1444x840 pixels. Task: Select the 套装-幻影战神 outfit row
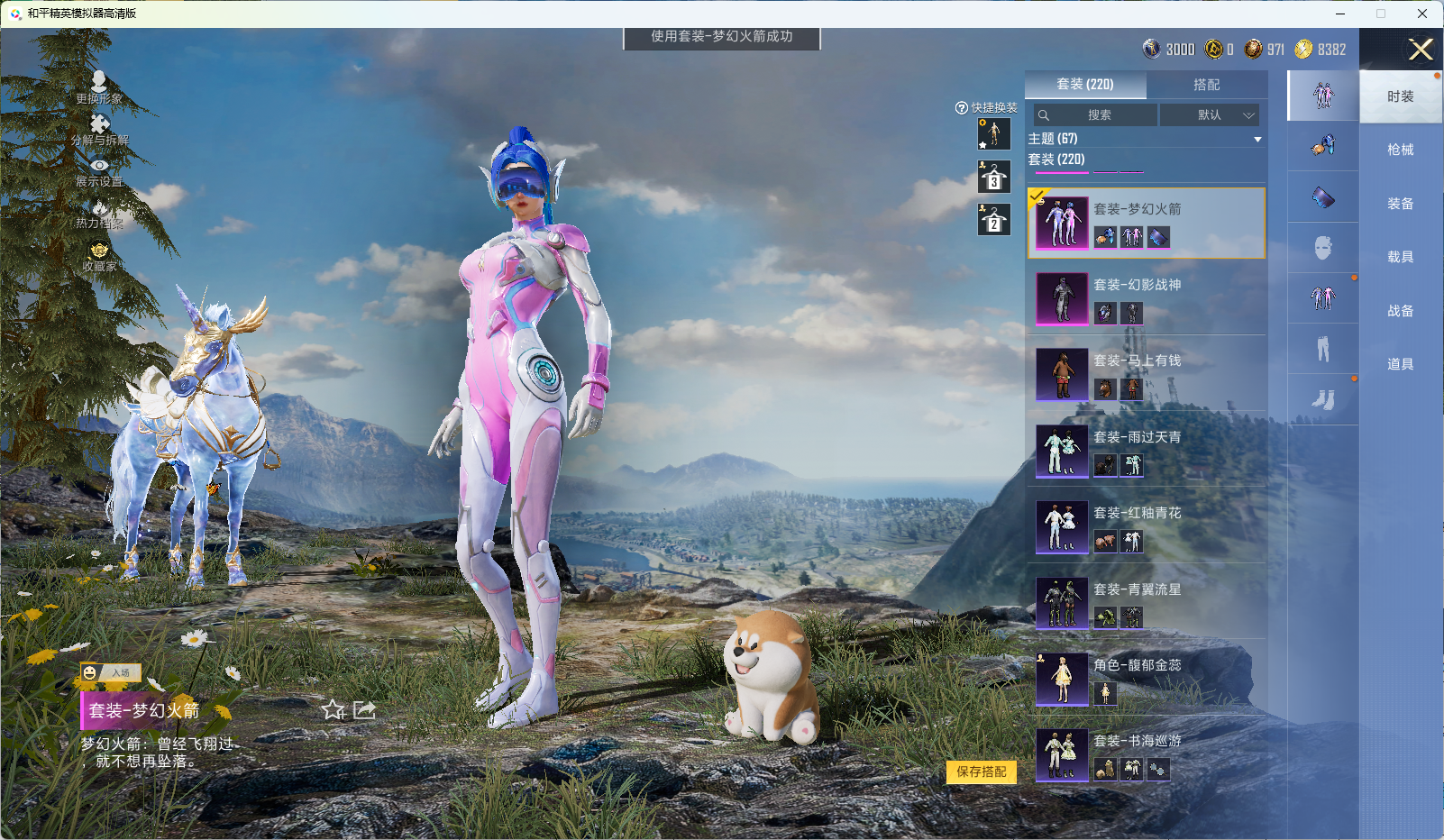(1146, 299)
